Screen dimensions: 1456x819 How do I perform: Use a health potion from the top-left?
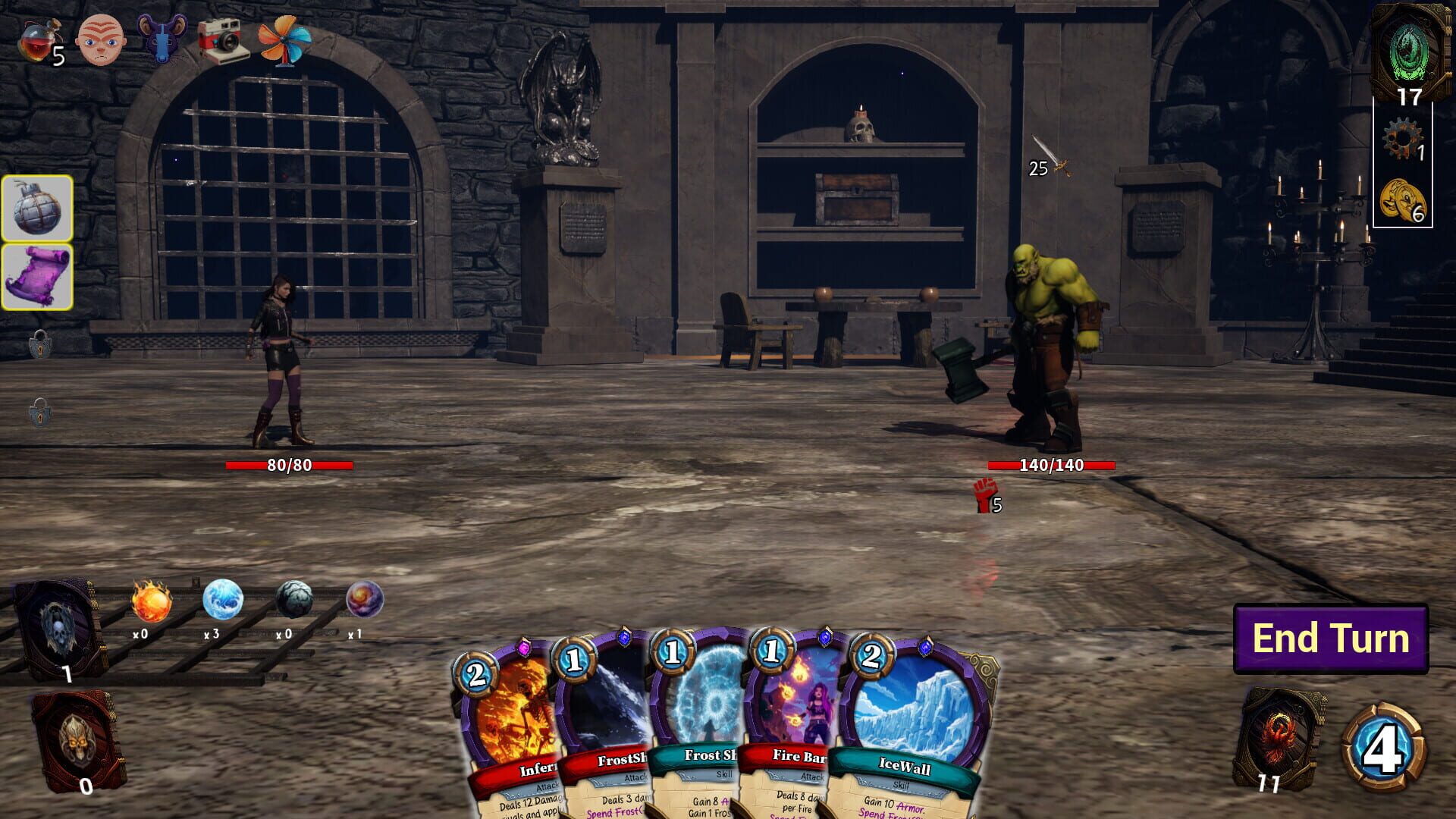39,38
